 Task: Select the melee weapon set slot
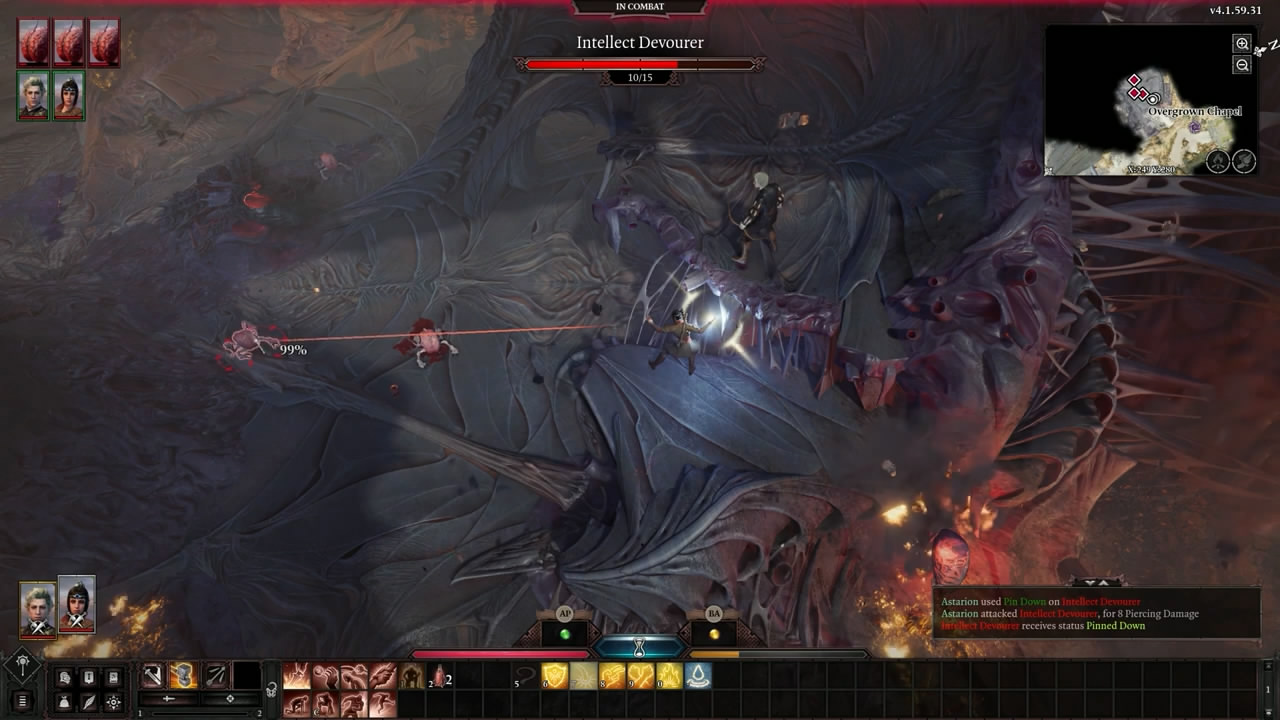coord(153,676)
